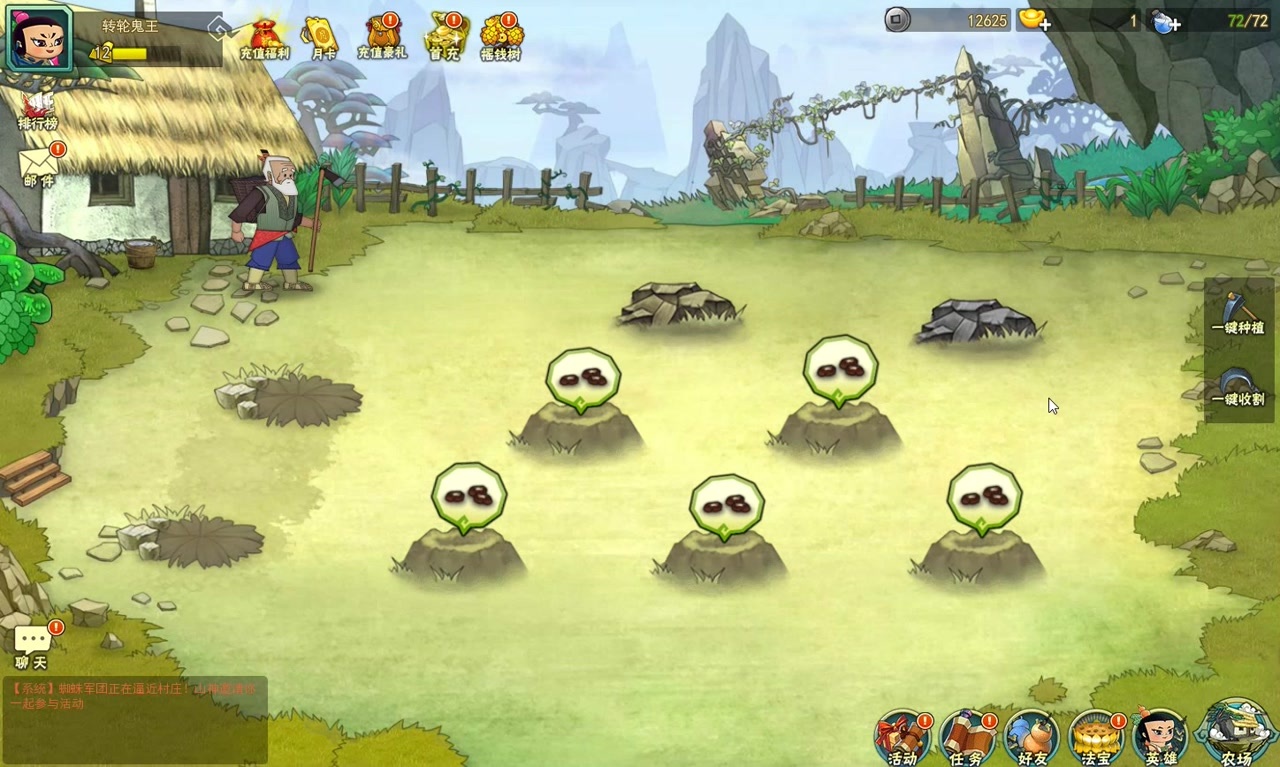Select the 农场 farm button
Screen dimensions: 1280x767
pos(1236,732)
